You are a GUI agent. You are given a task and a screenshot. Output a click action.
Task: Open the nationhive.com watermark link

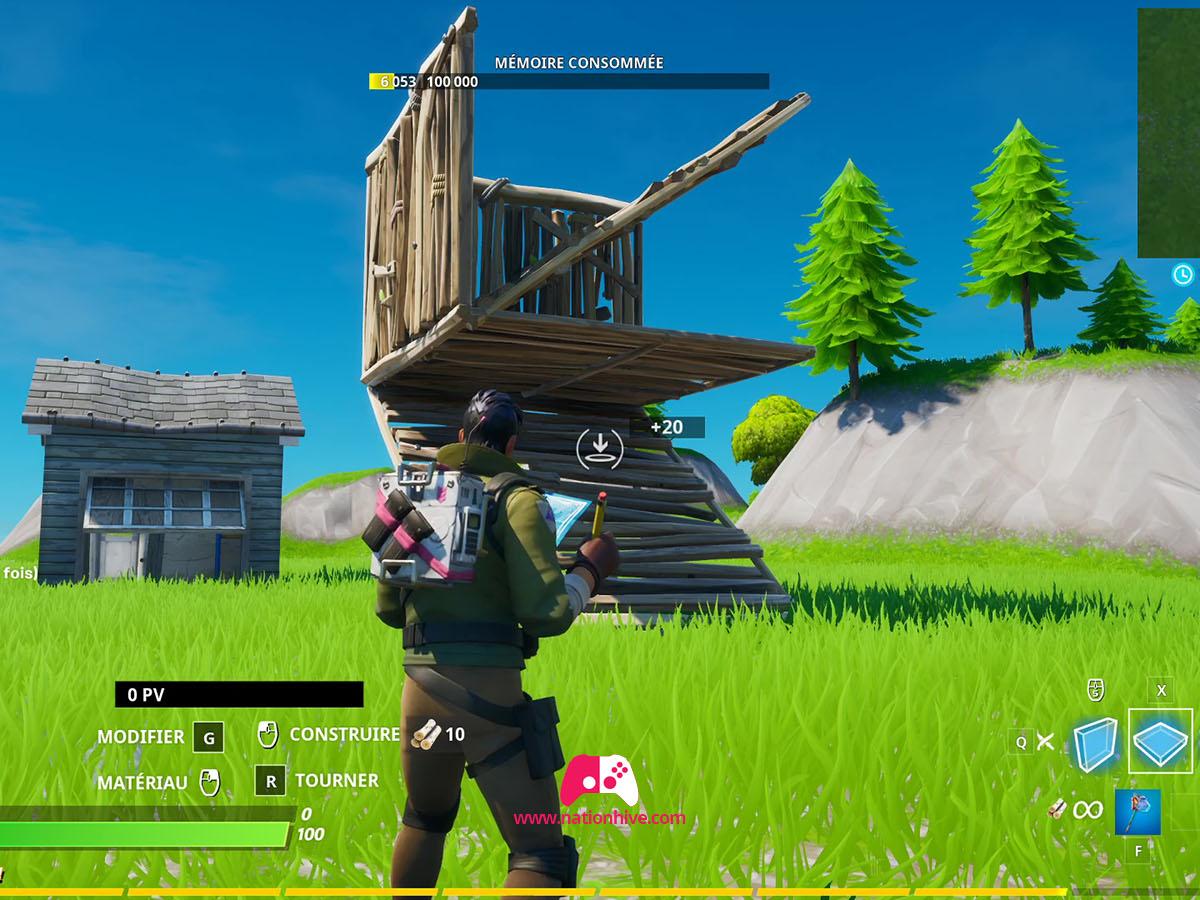[600, 818]
